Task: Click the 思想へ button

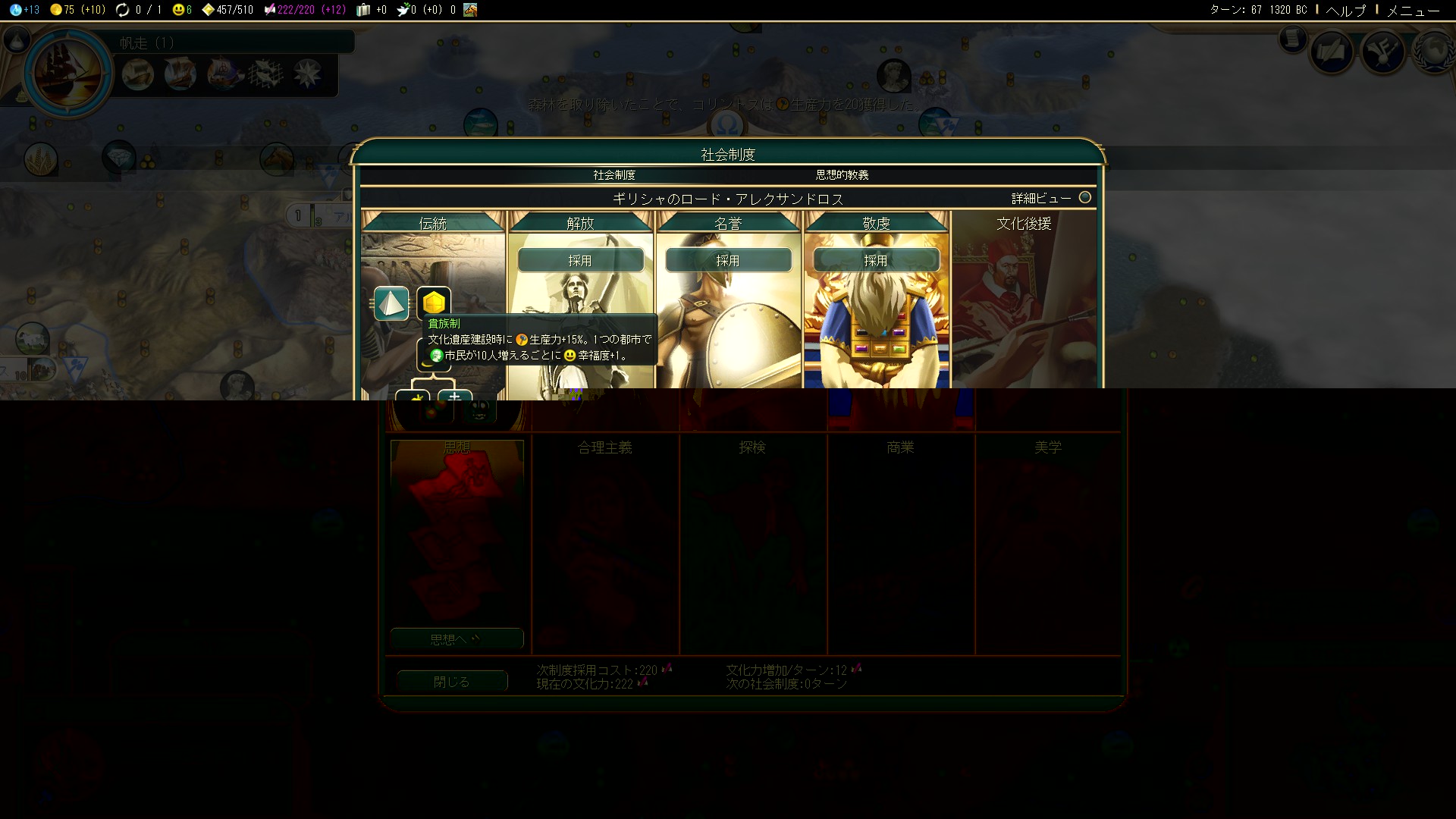Action: pos(457,639)
